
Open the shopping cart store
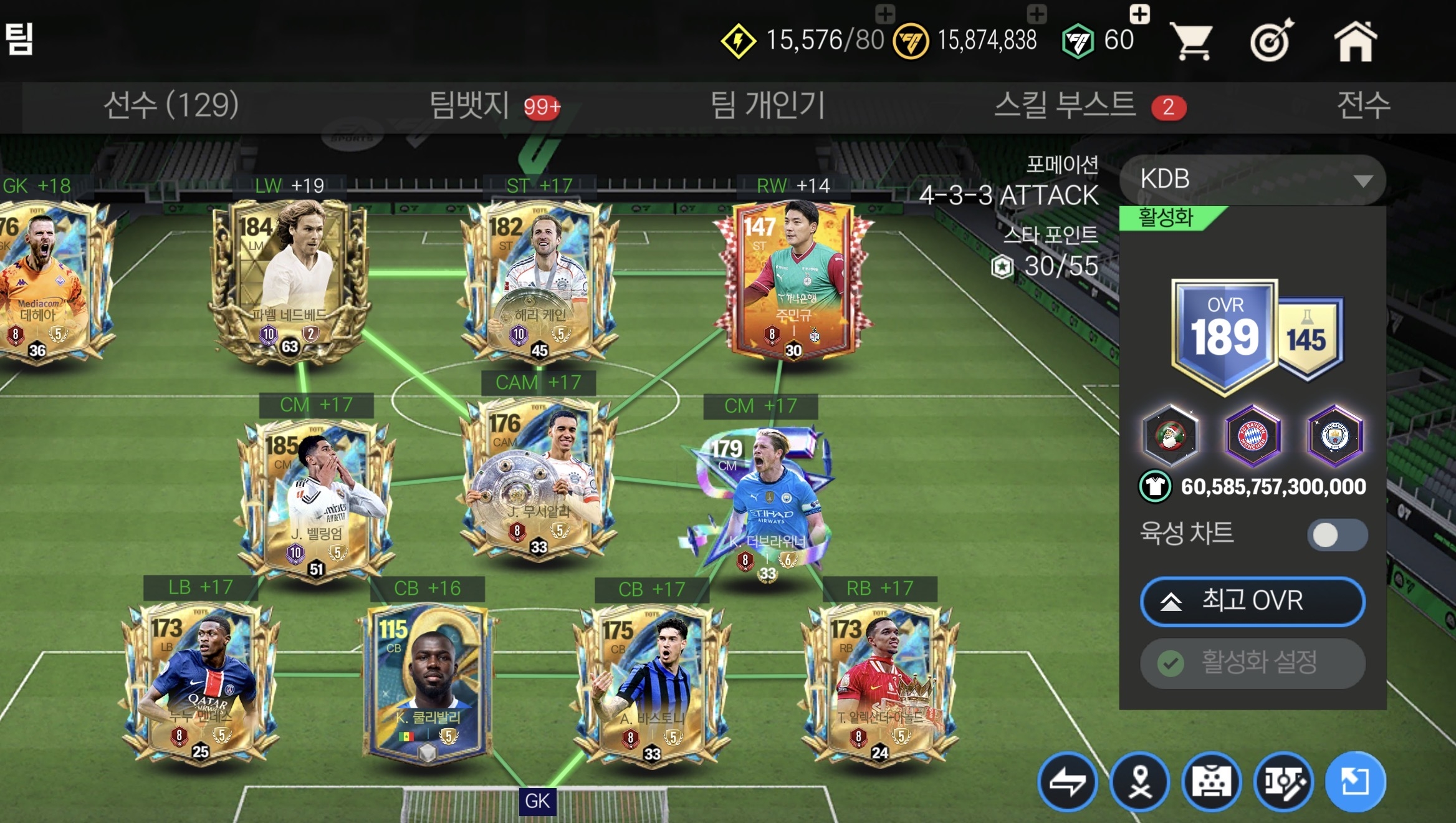[1191, 41]
